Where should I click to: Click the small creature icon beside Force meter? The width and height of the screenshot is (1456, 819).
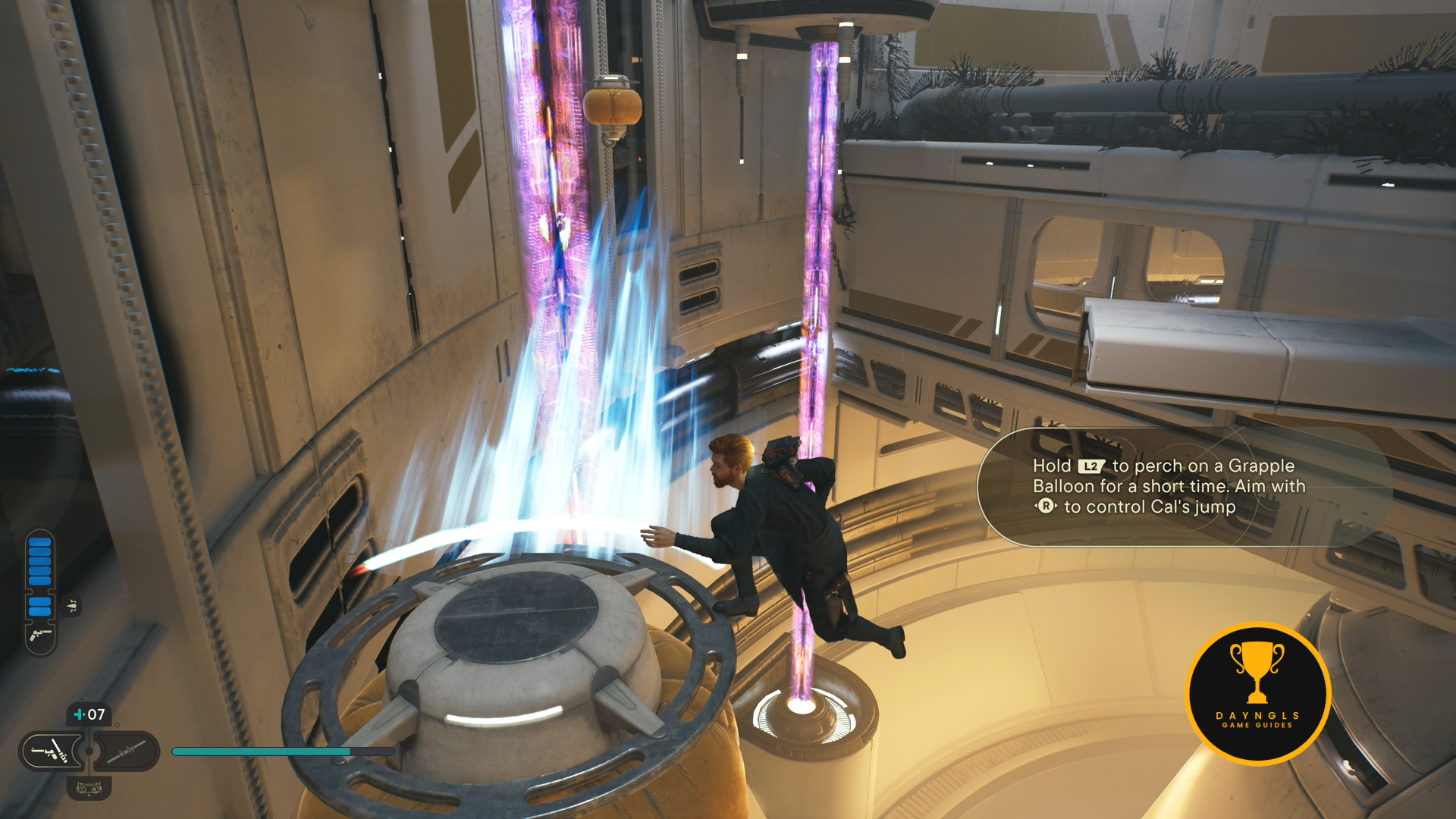pyautogui.click(x=72, y=606)
